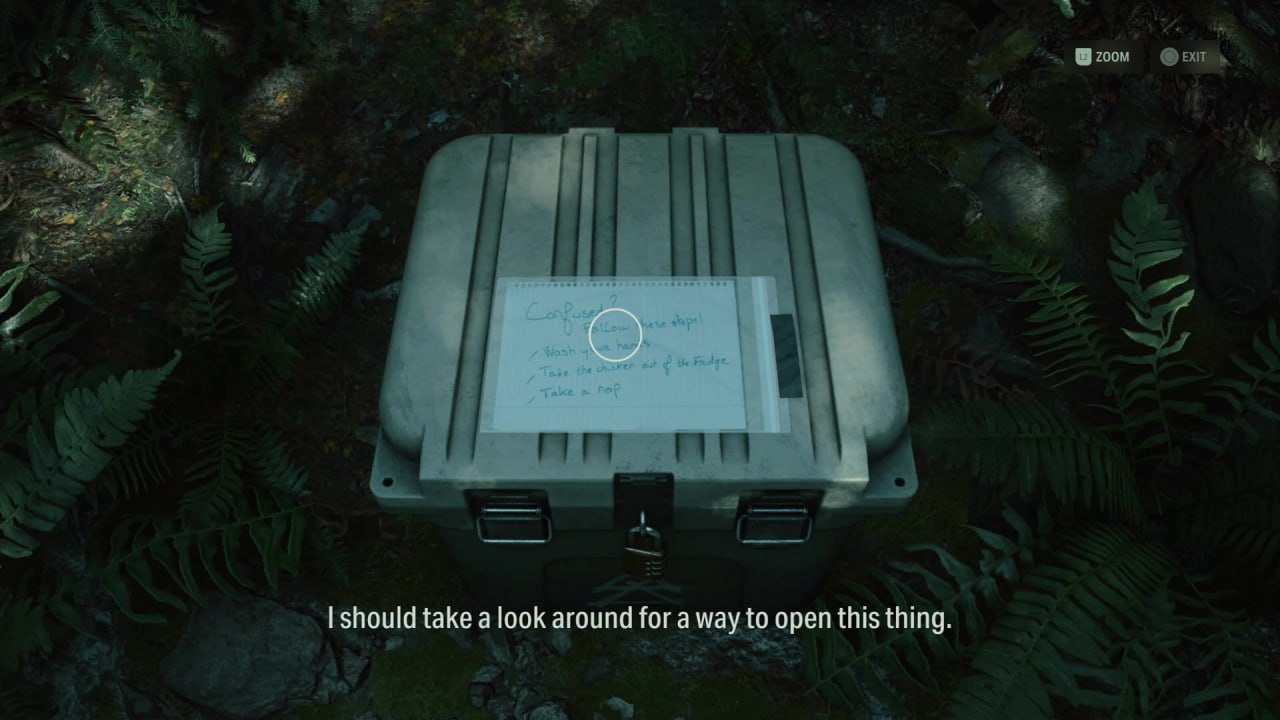Screen dimensions: 1280x720
Task: Click the magnifying zoom circle on the note
Action: (616, 332)
